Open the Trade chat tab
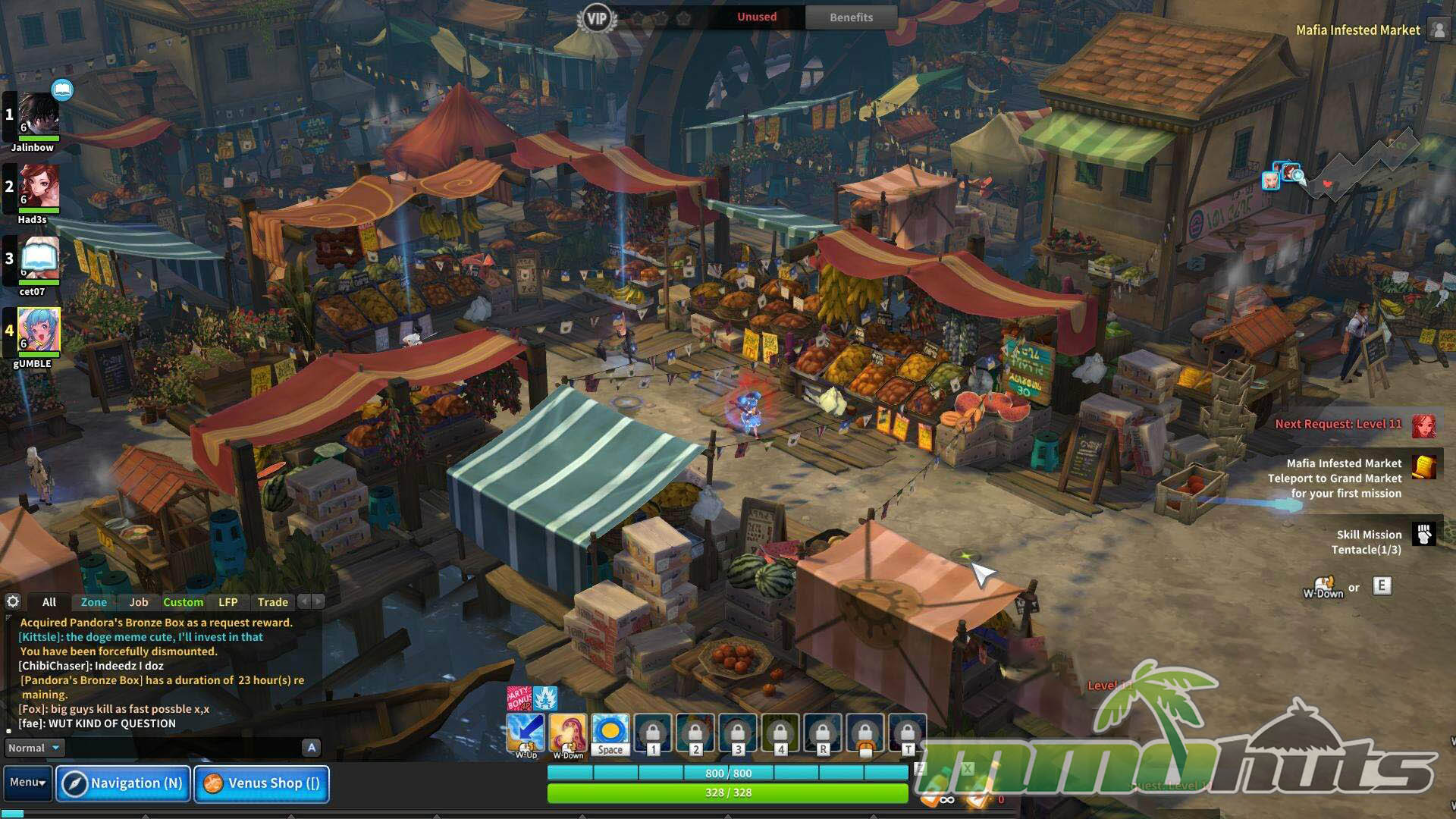 click(x=273, y=602)
